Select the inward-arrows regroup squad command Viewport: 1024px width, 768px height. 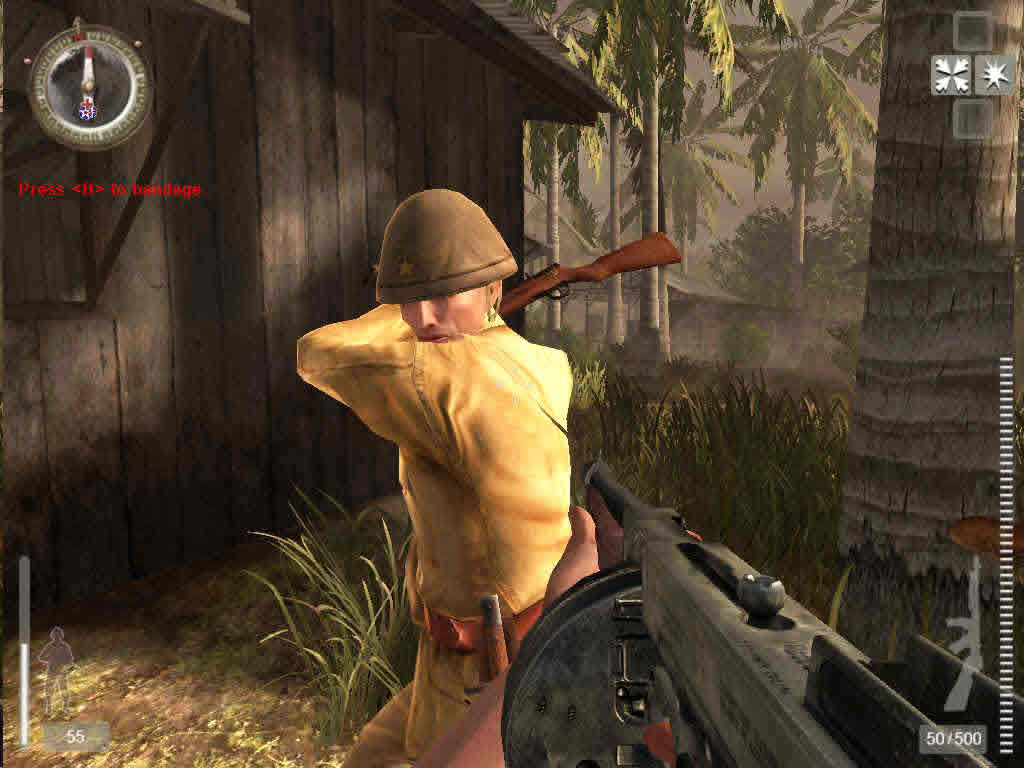coord(950,75)
